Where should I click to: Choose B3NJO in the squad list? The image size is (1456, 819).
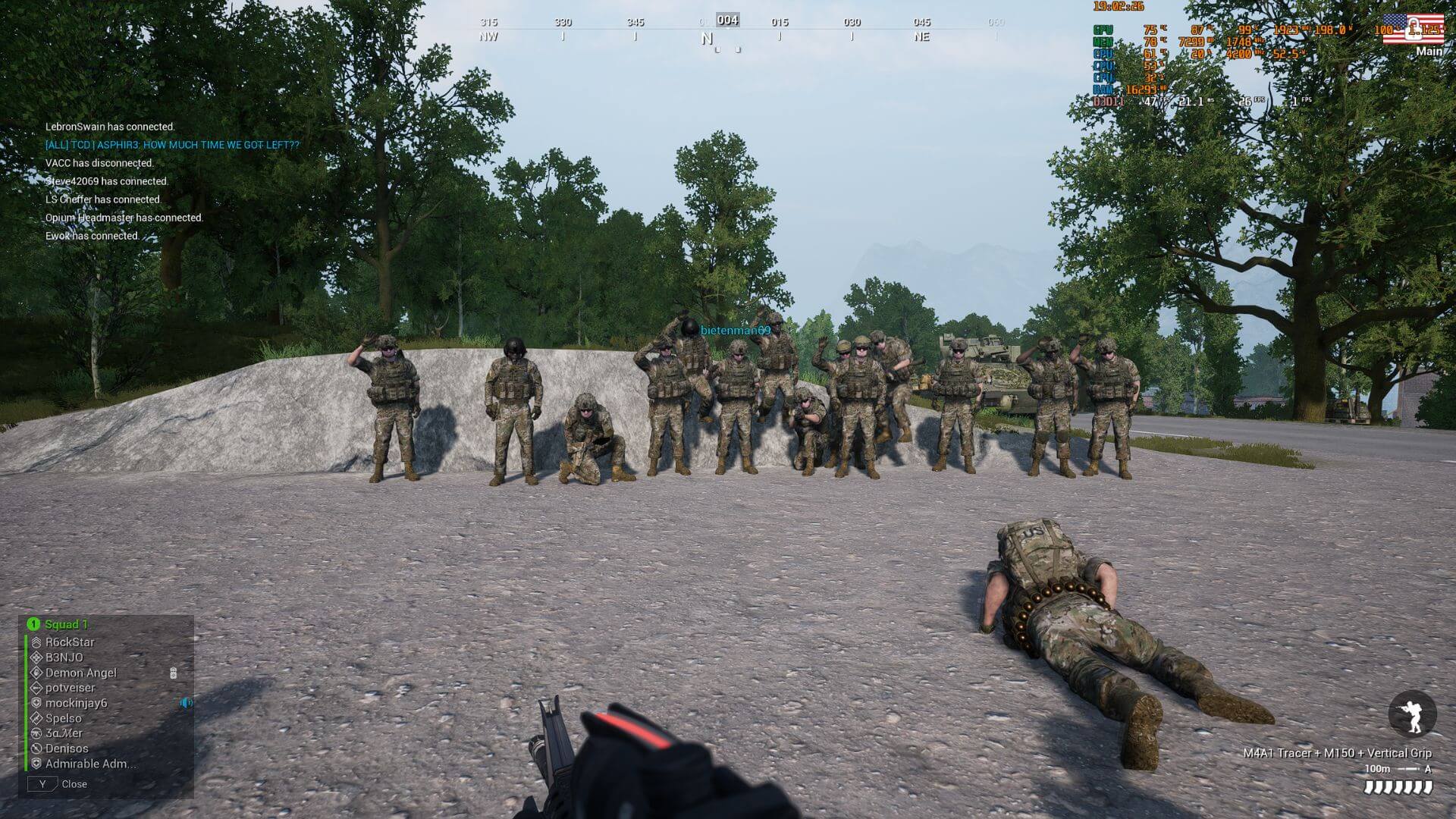[x=64, y=657]
